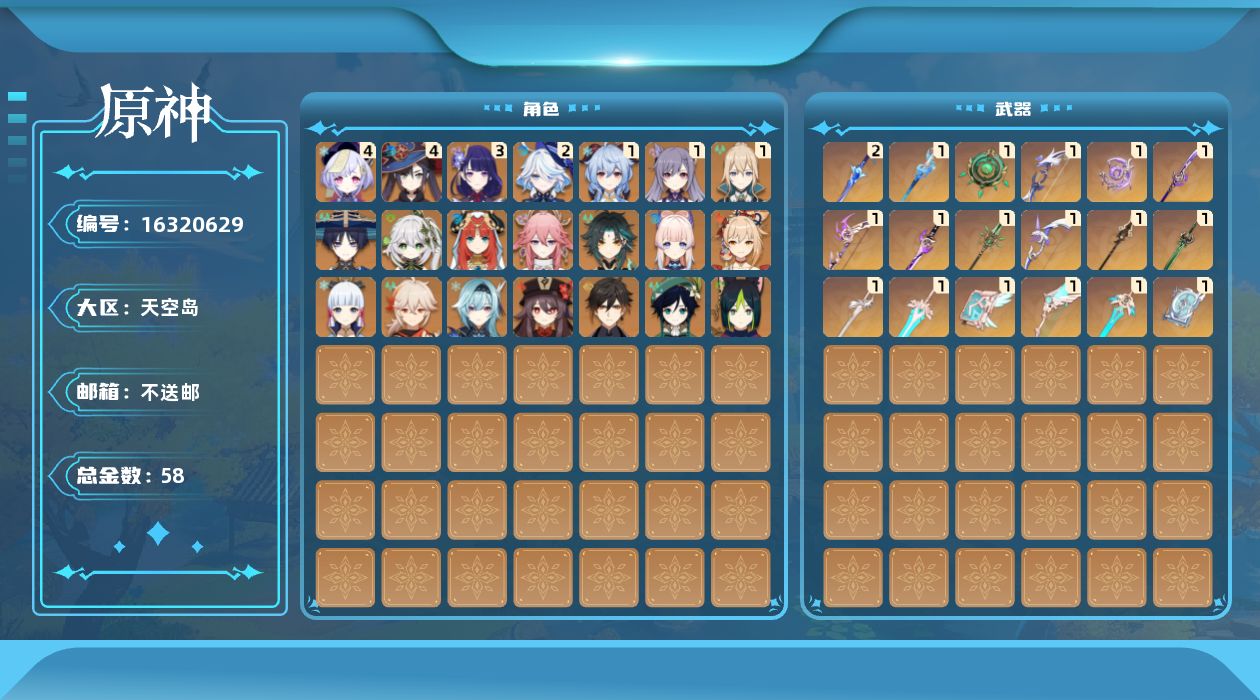Screen dimensions: 1260x700
Task: Select pink-haired Yae Miko
Action: pos(544,240)
